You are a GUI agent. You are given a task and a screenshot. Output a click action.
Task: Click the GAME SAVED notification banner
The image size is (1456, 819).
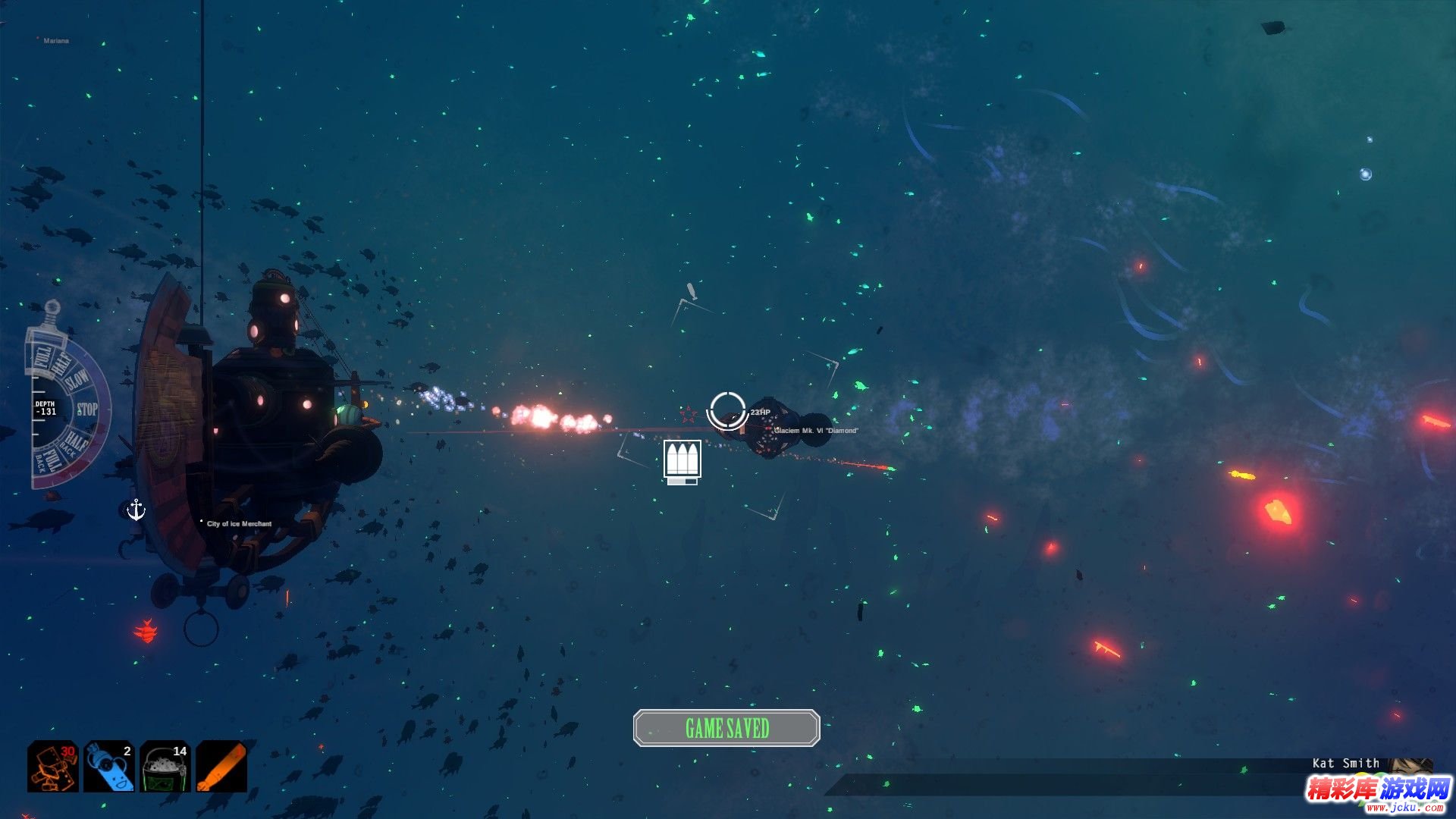point(726,728)
